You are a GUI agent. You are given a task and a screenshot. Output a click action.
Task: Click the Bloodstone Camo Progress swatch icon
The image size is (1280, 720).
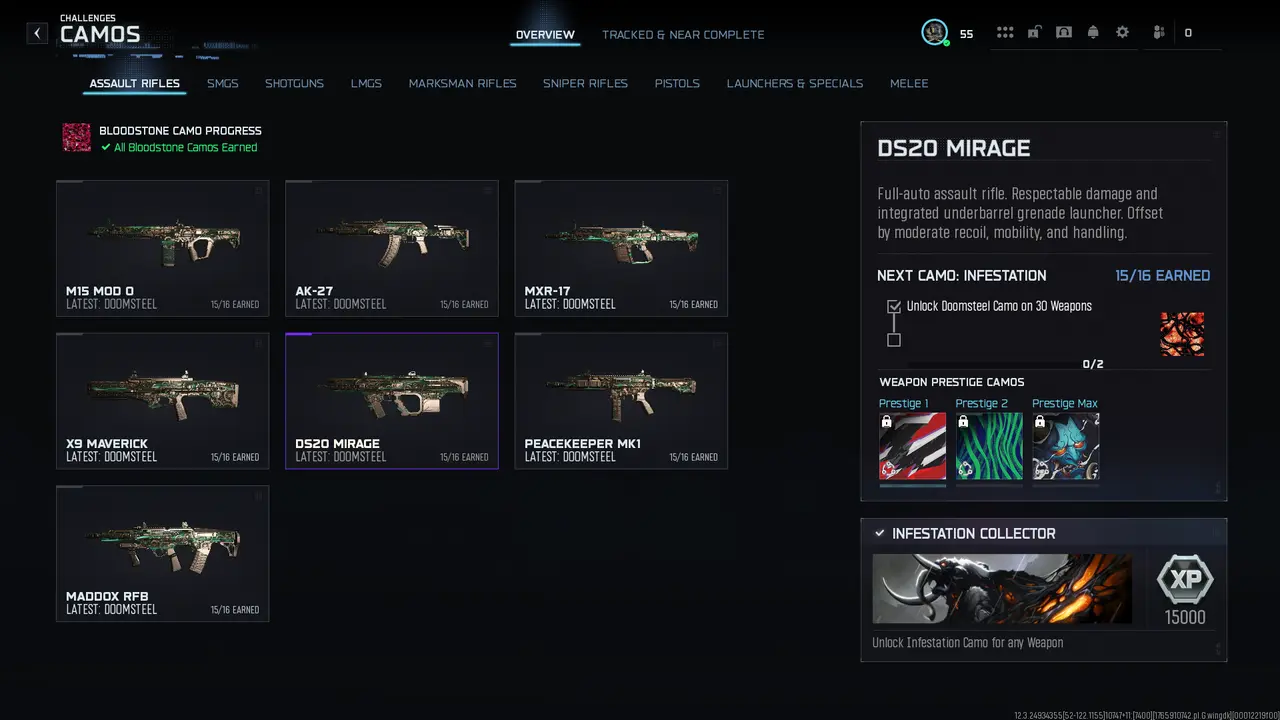77,138
